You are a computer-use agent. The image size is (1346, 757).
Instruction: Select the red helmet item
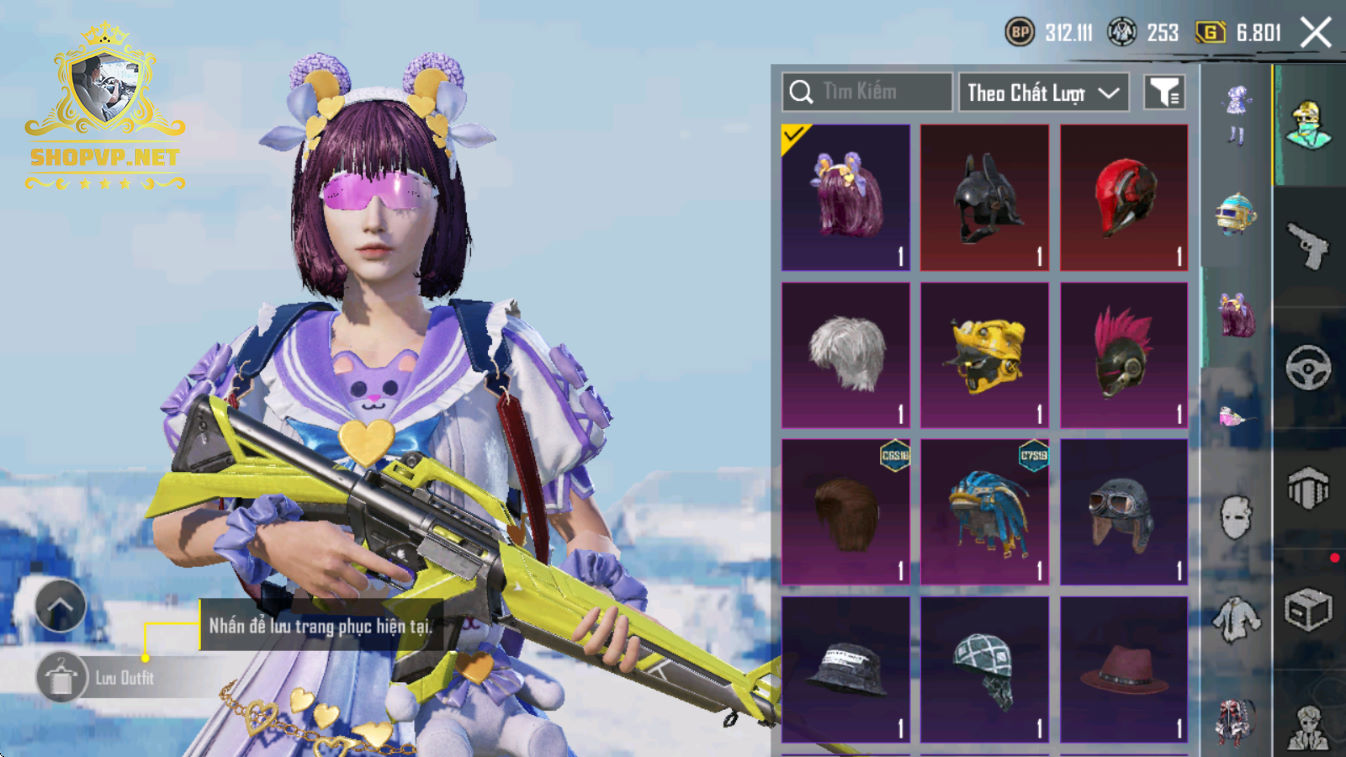(1124, 197)
